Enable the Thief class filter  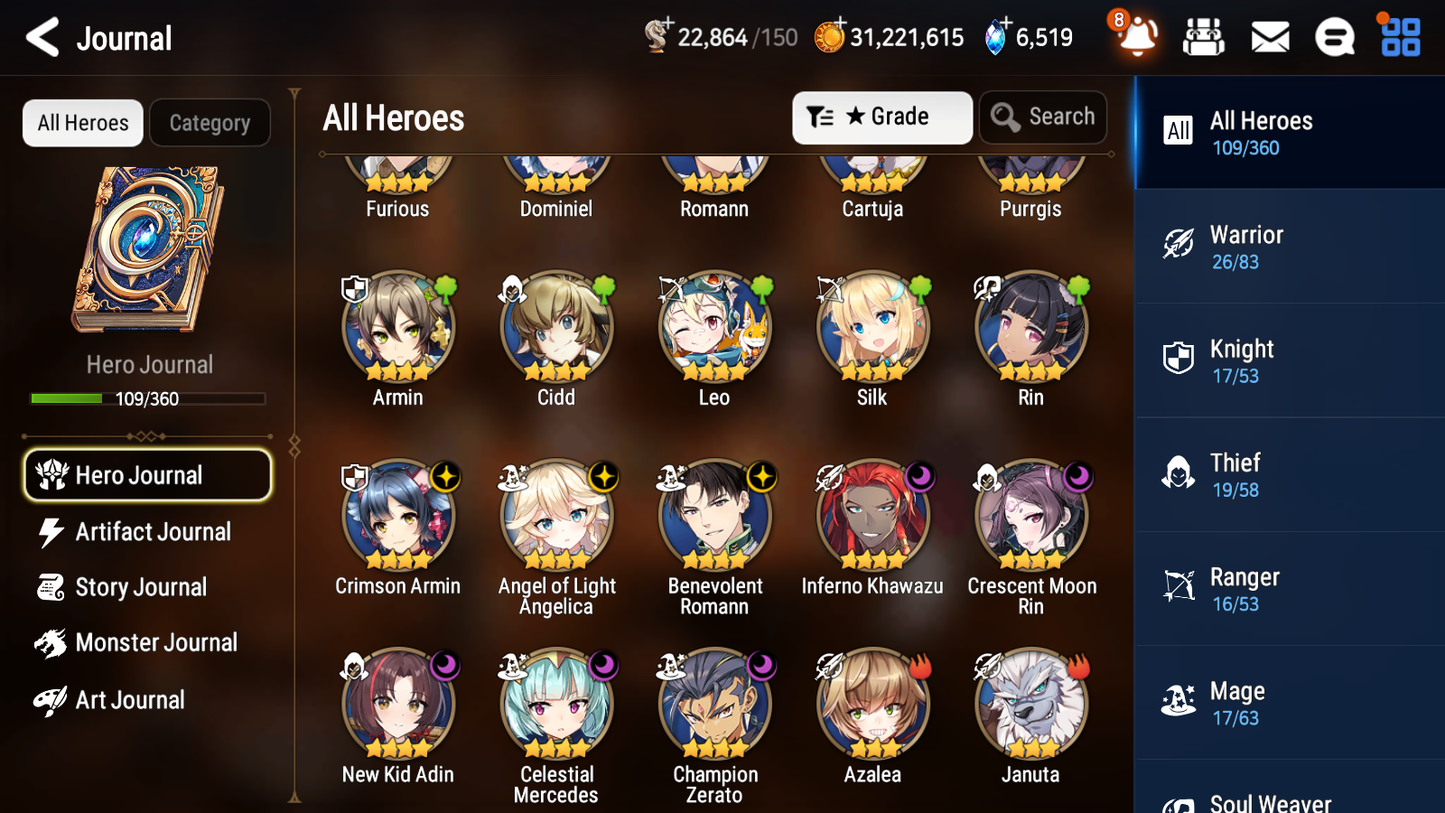pyautogui.click(x=1289, y=474)
